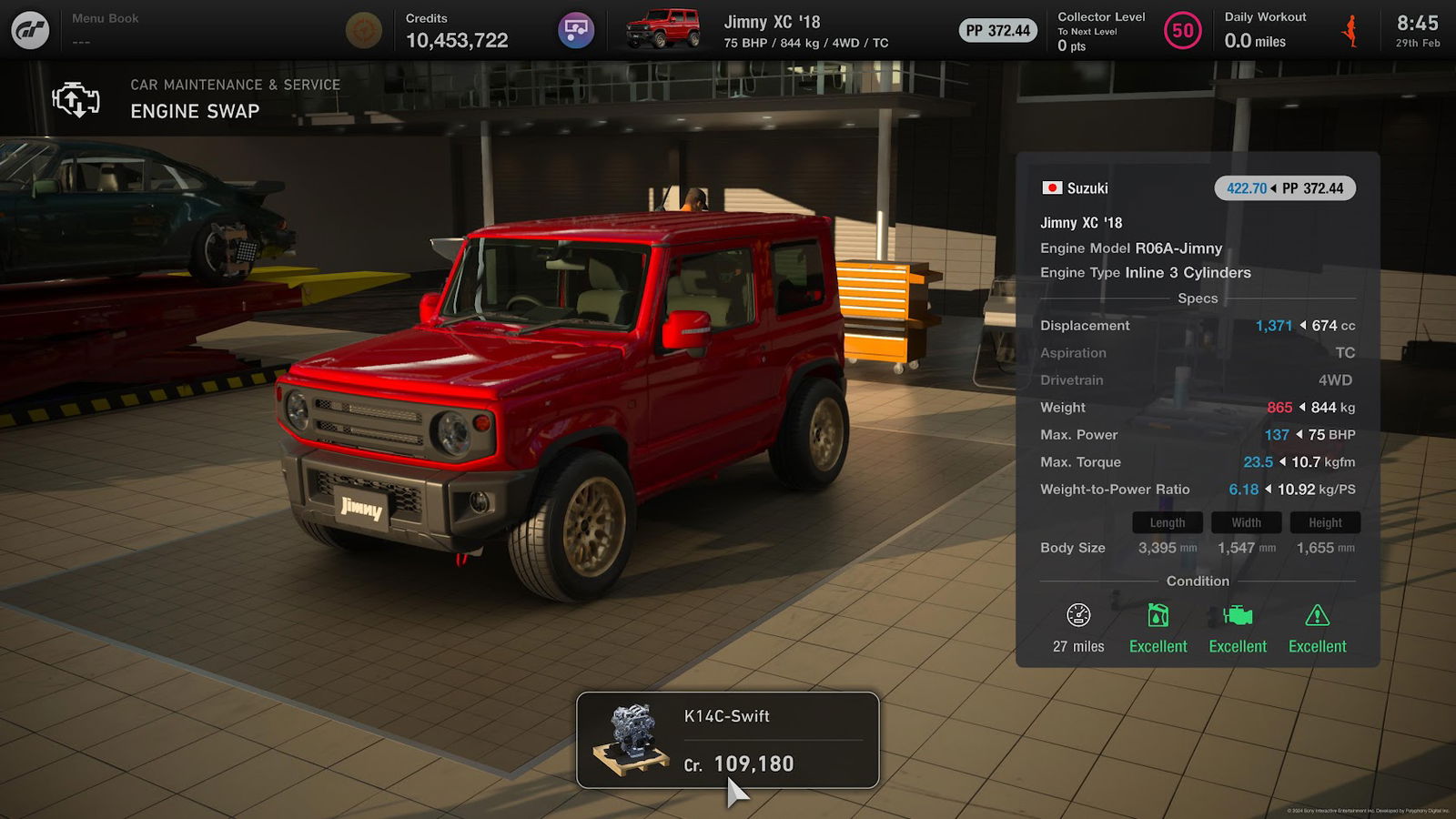Open the Menu Book entry
This screenshot has width=1456, height=819.
pyautogui.click(x=105, y=29)
